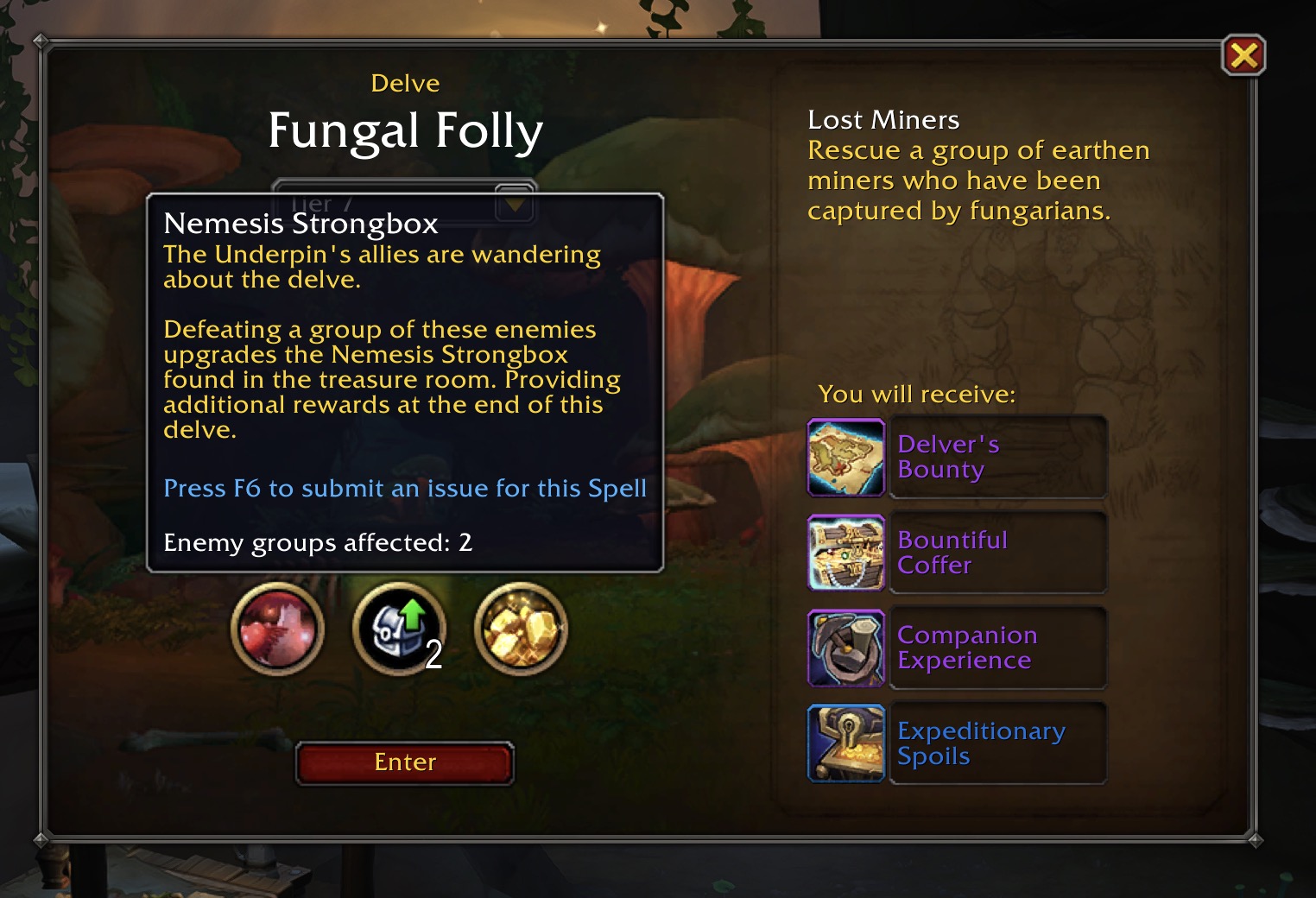
Task: Inspect the gold nuggets modifier icon
Action: tap(521, 629)
